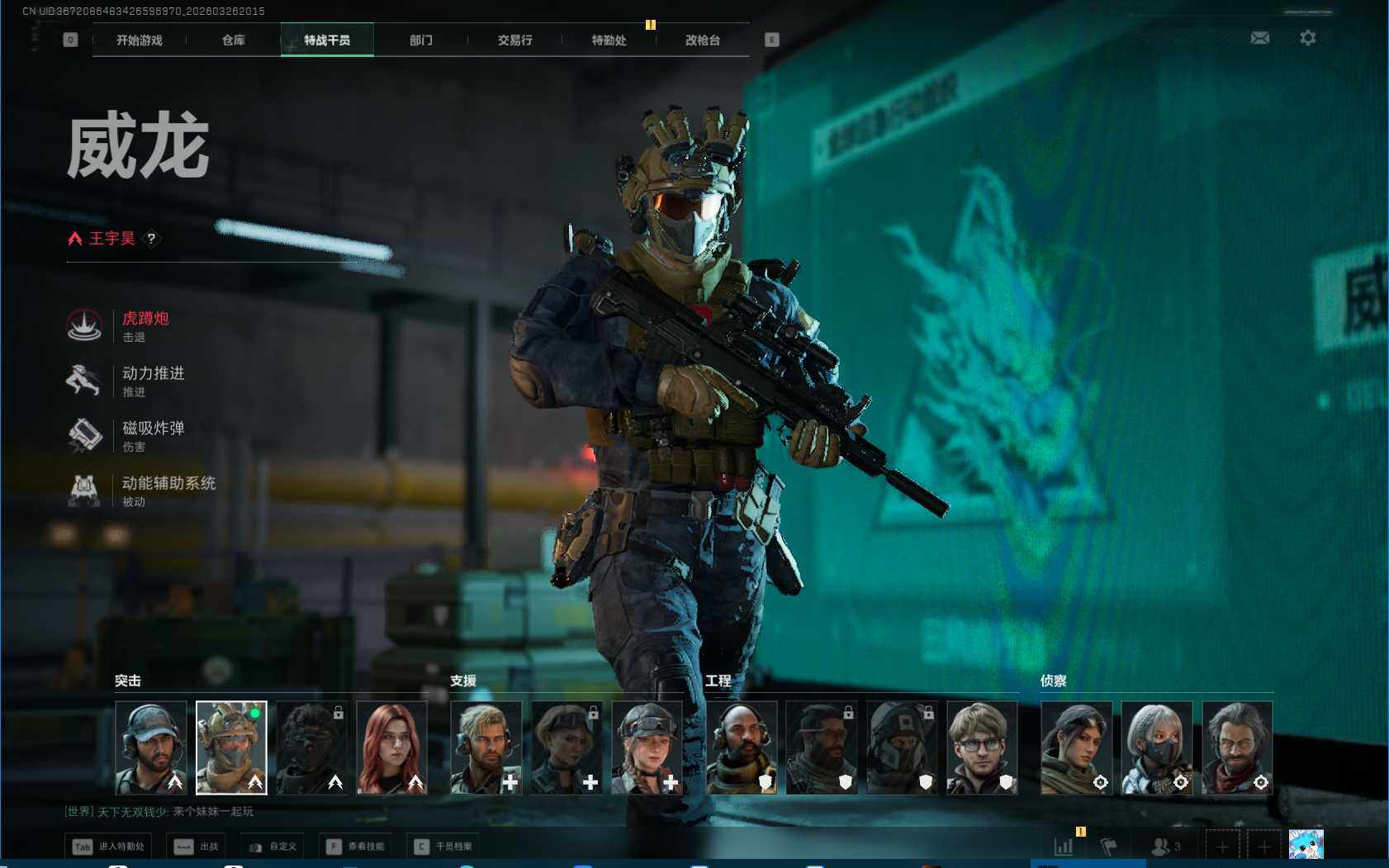
Task: Open the mail inbox envelope icon
Action: pos(1260,38)
